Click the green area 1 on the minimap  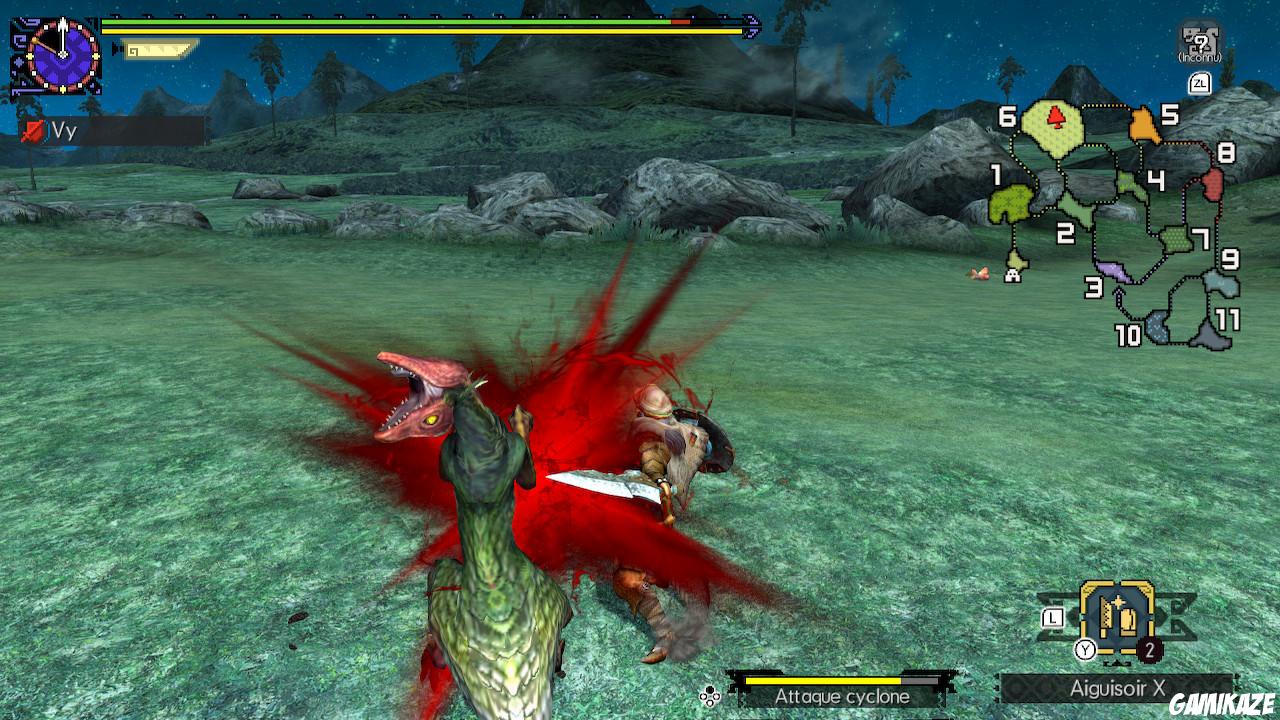click(x=1010, y=204)
